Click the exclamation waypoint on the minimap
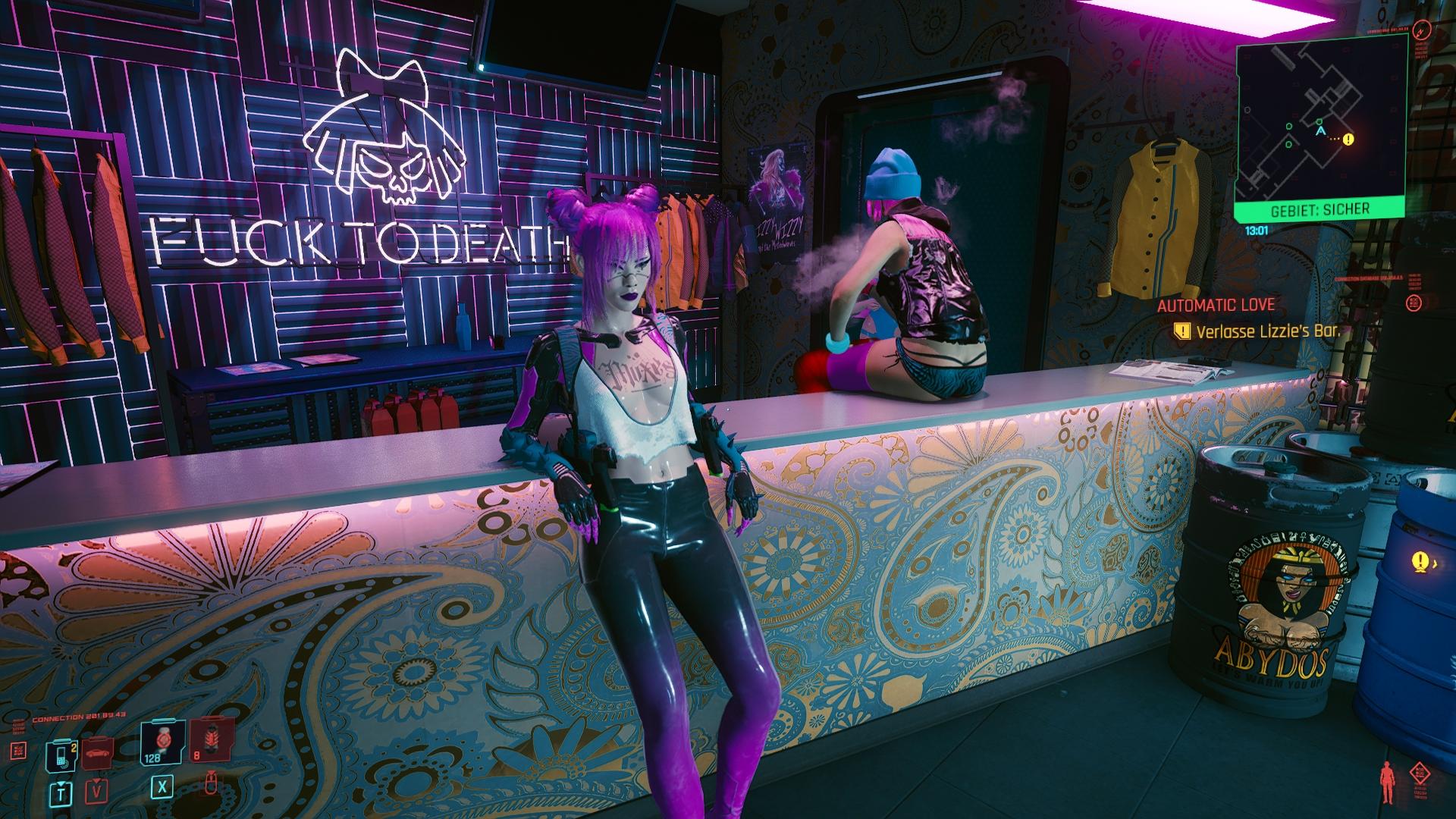Screen dimensions: 1456x819 click(1348, 139)
